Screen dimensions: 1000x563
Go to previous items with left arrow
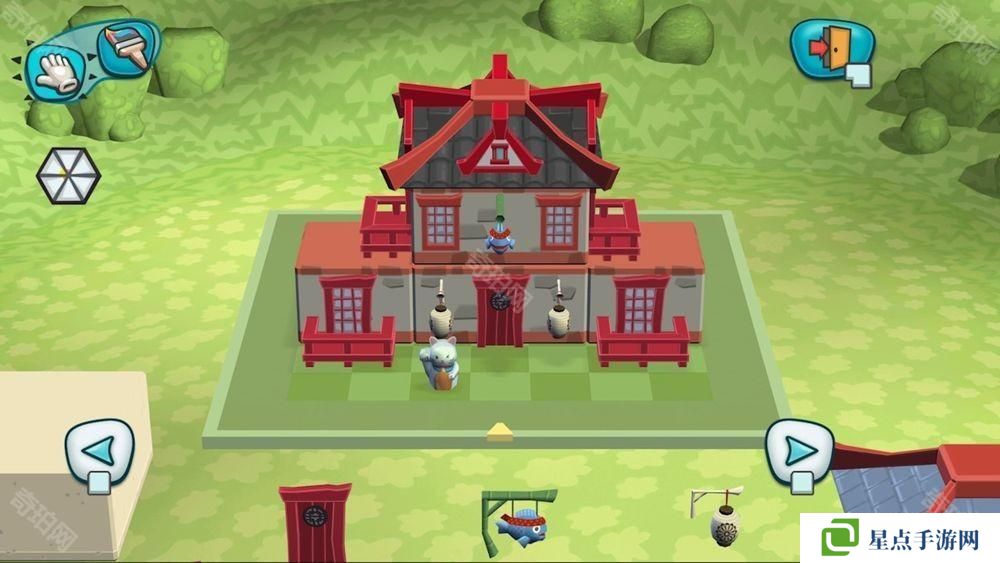coord(99,450)
